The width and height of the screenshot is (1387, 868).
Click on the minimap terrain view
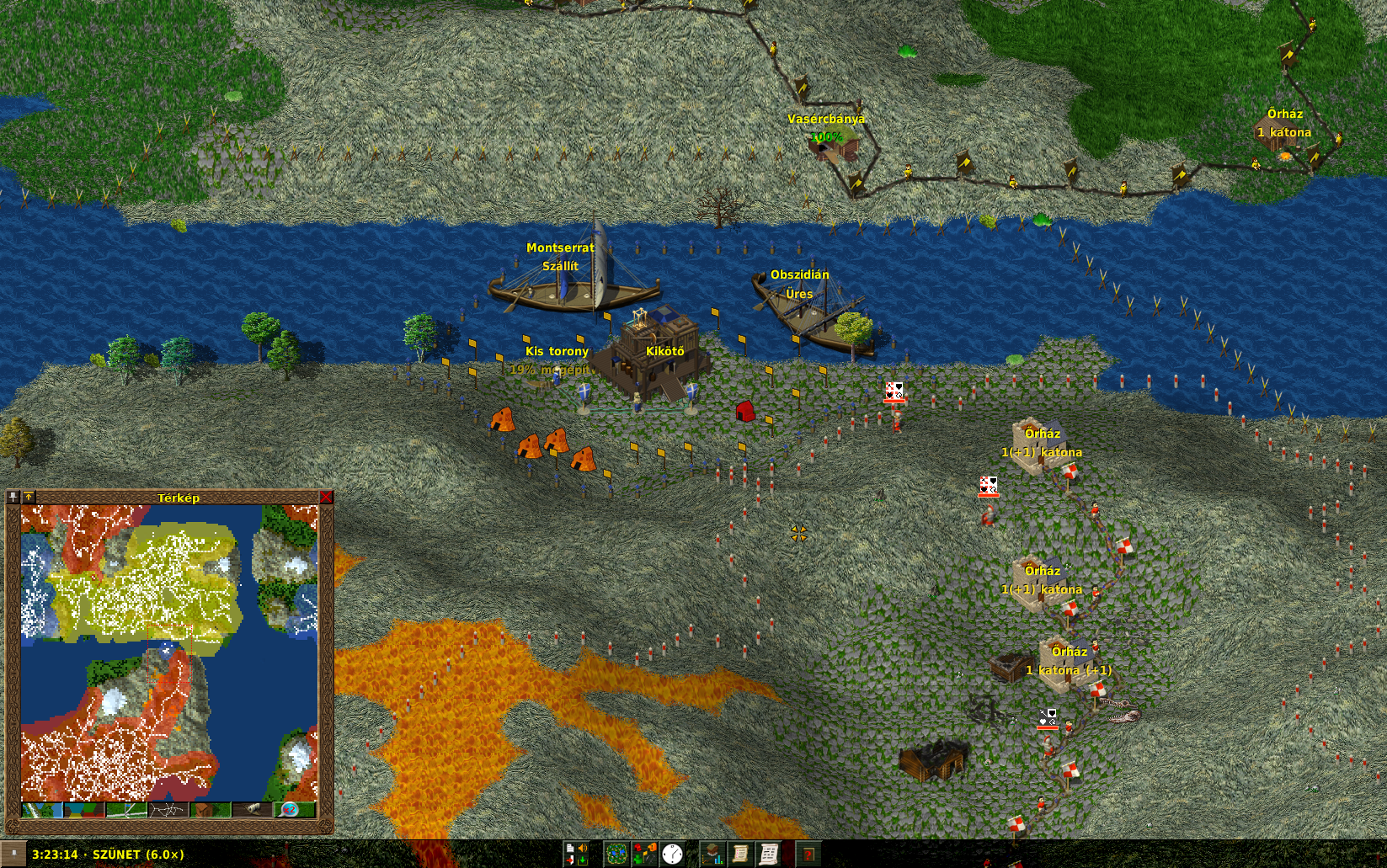(x=168, y=652)
